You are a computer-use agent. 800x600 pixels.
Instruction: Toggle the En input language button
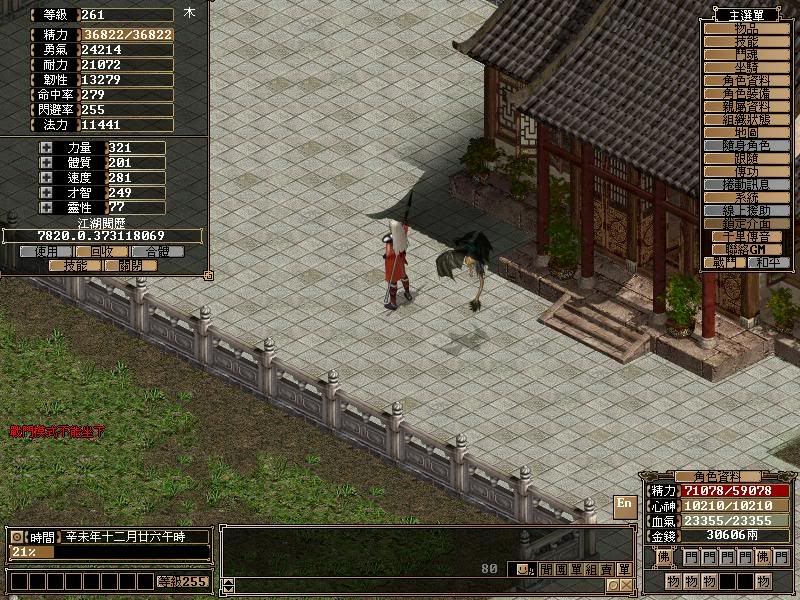tap(624, 503)
